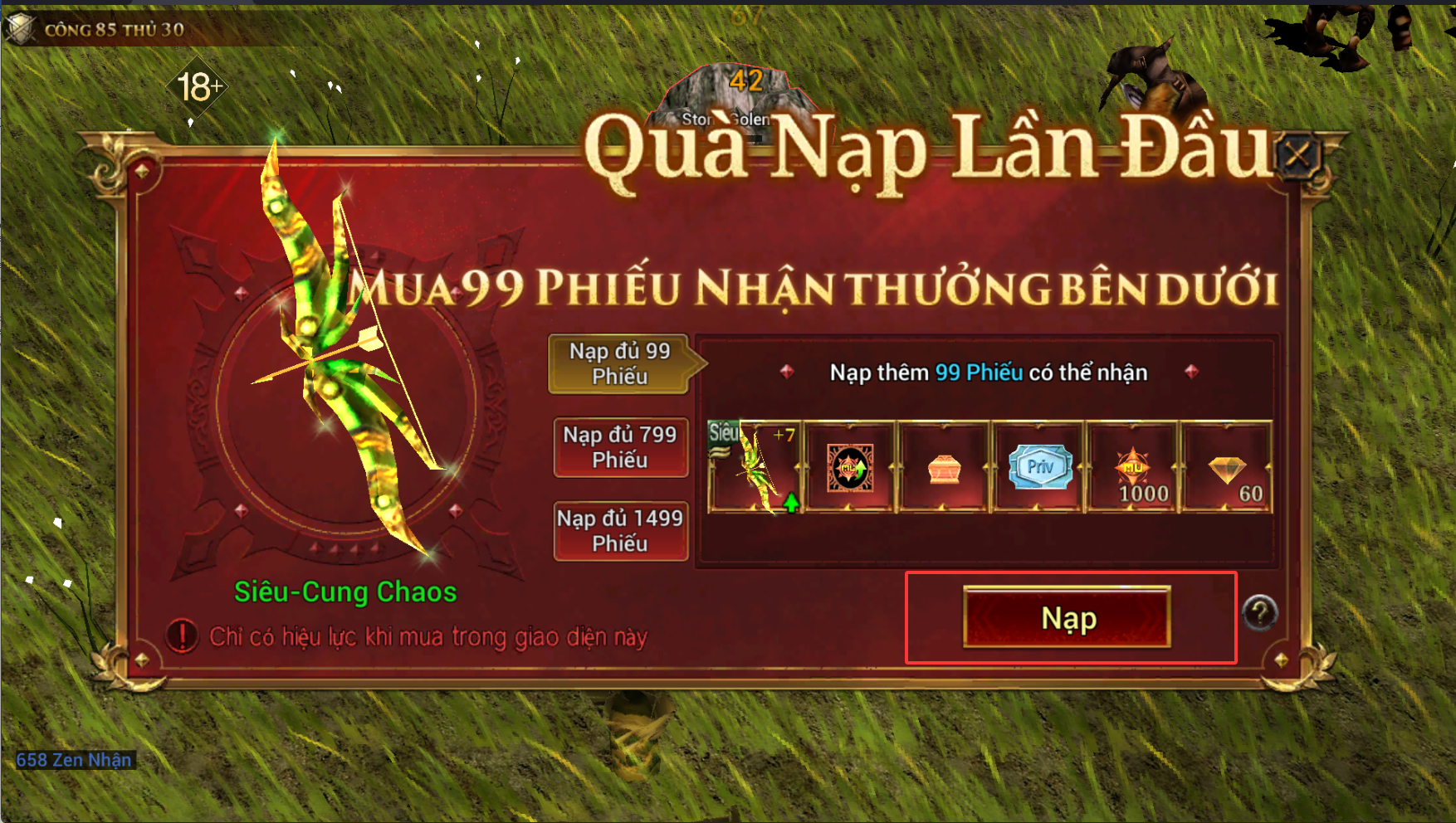Image resolution: width=1456 pixels, height=823 pixels.
Task: Check the 60 diamond reward slot
Action: 1227,467
